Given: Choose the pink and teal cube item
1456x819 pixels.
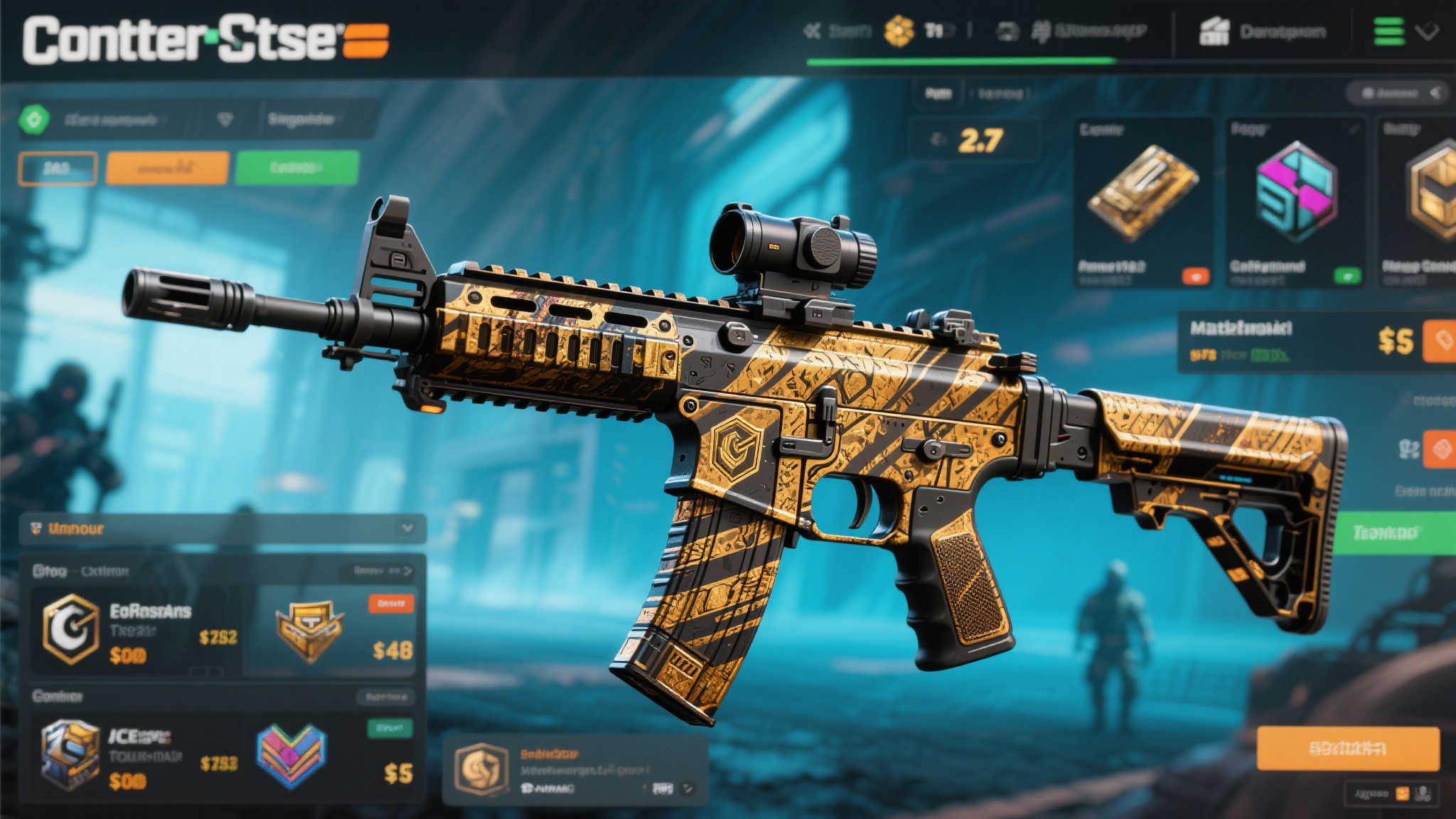Looking at the screenshot, I should click(x=1295, y=203).
